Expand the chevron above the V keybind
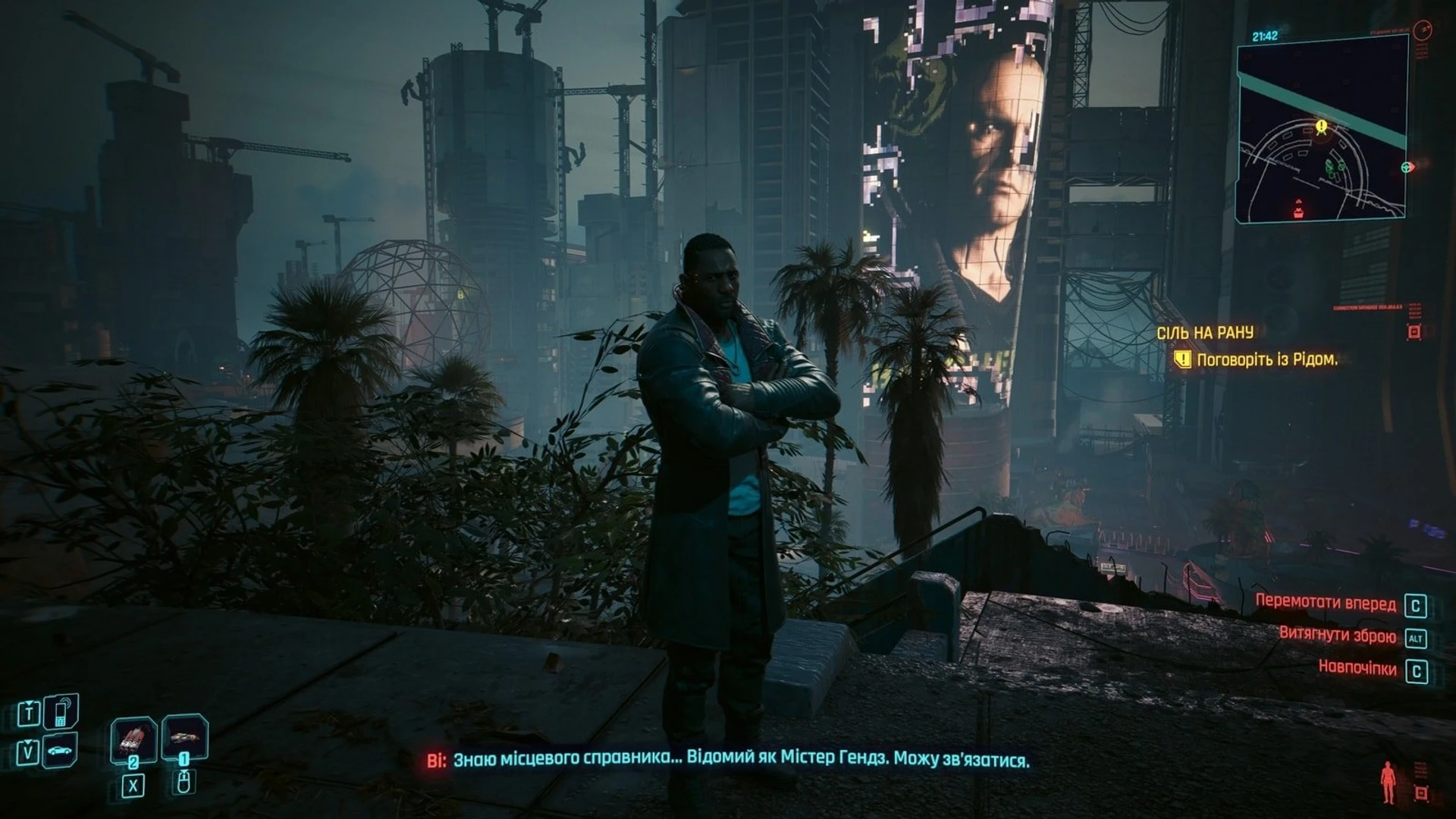This screenshot has height=819, width=1456. [x=27, y=742]
